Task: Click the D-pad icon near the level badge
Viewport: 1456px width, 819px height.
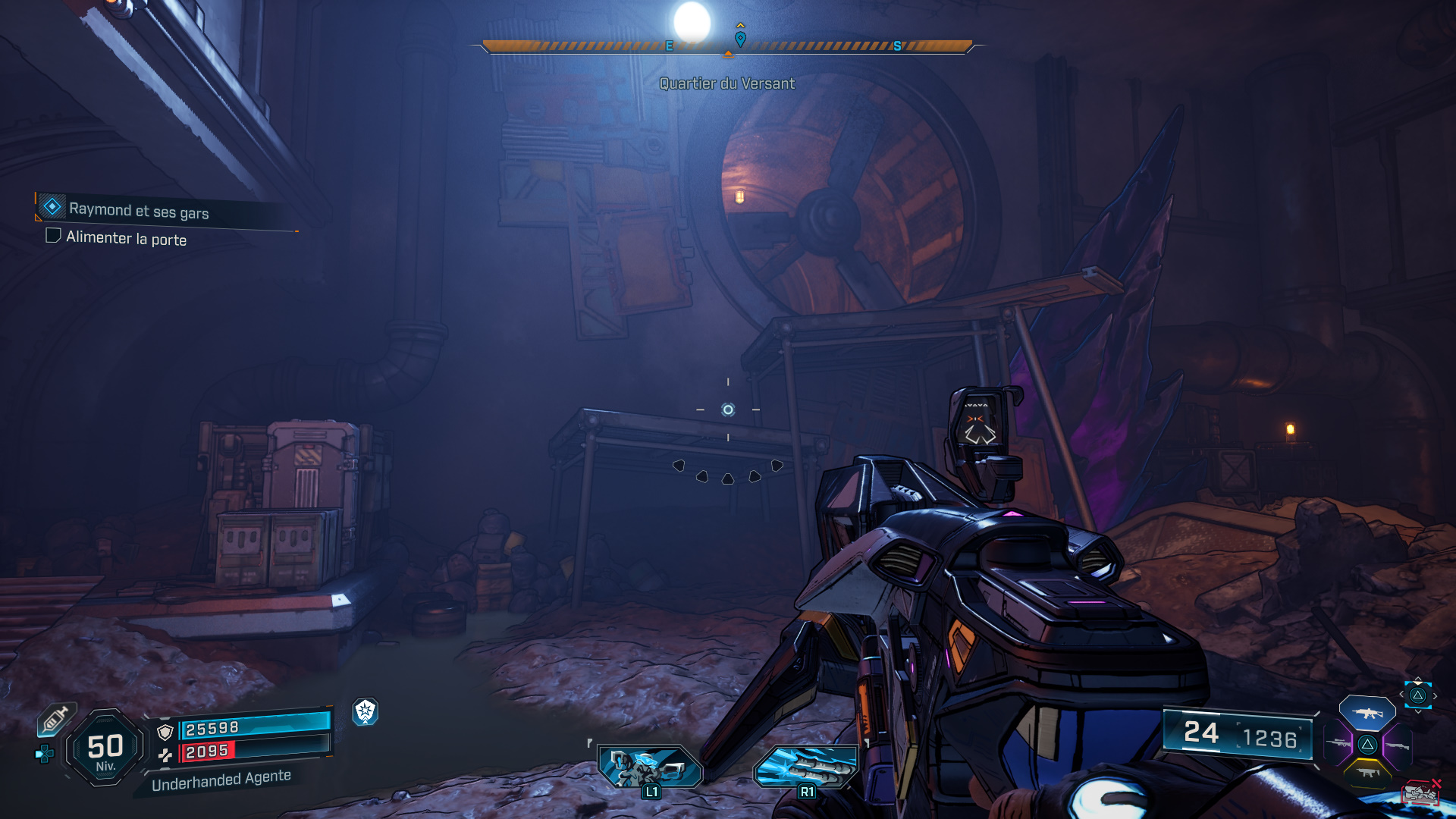Action: click(x=45, y=754)
